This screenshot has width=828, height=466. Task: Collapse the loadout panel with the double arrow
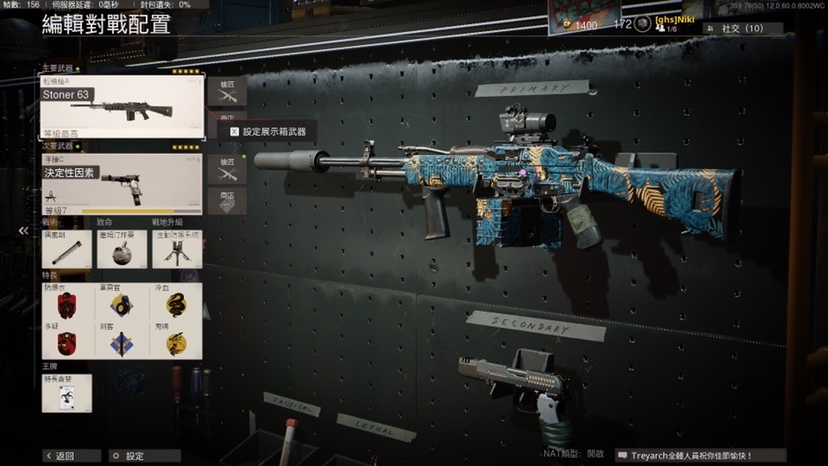click(23, 230)
